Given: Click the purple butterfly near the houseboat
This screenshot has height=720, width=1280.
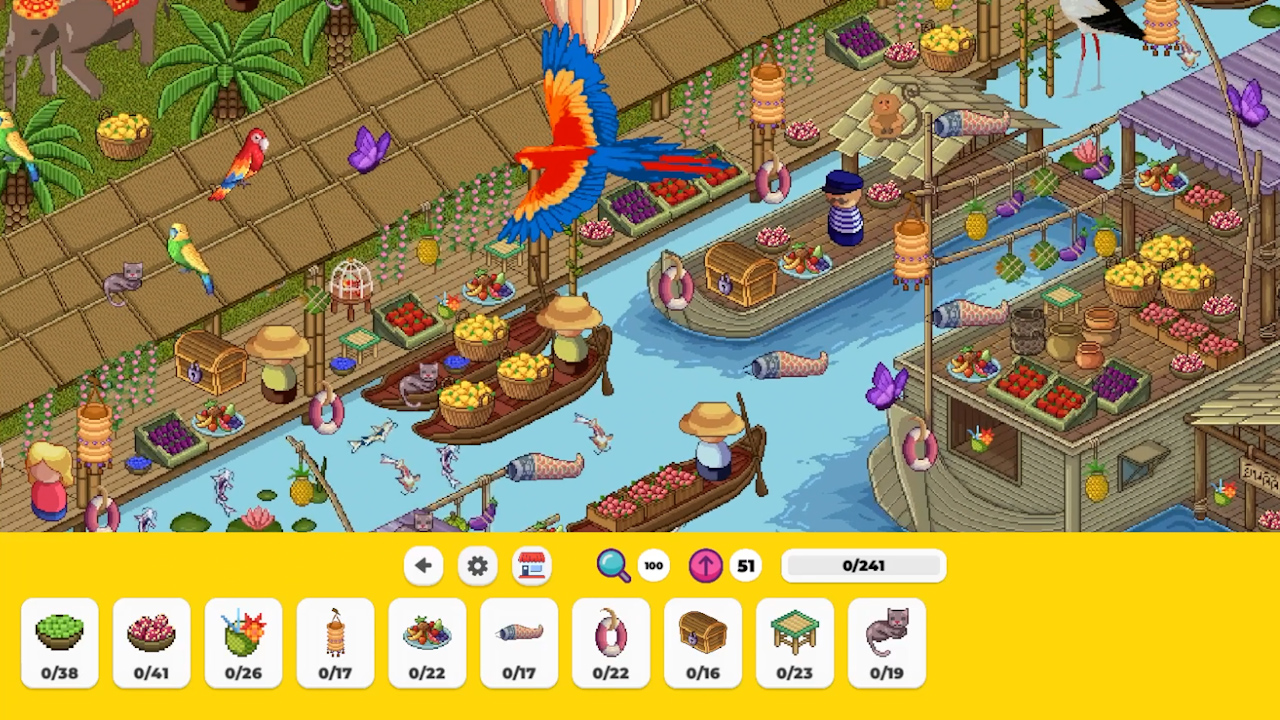Looking at the screenshot, I should 884,385.
